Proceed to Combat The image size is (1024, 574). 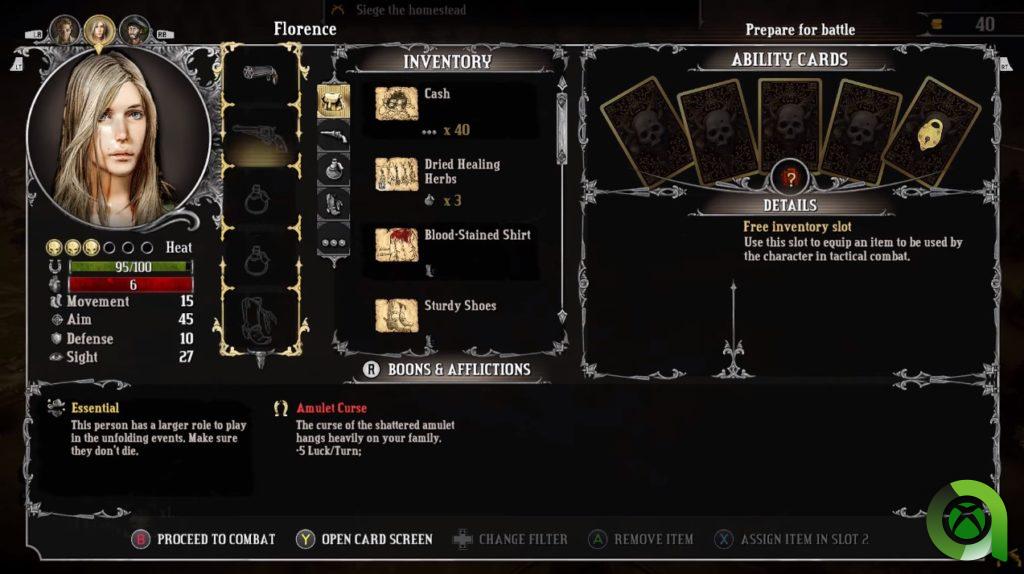coord(204,539)
